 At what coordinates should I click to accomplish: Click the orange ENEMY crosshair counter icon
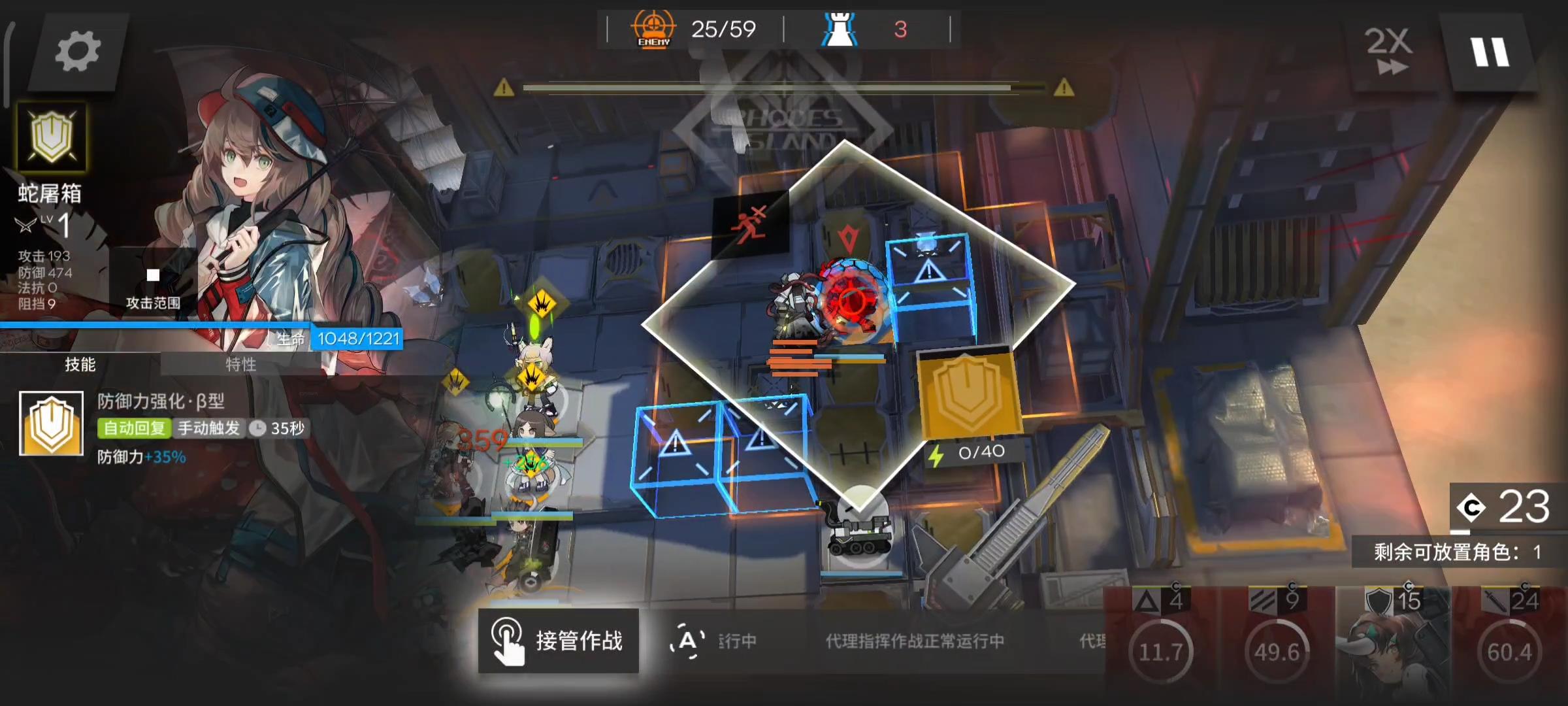coord(653,28)
